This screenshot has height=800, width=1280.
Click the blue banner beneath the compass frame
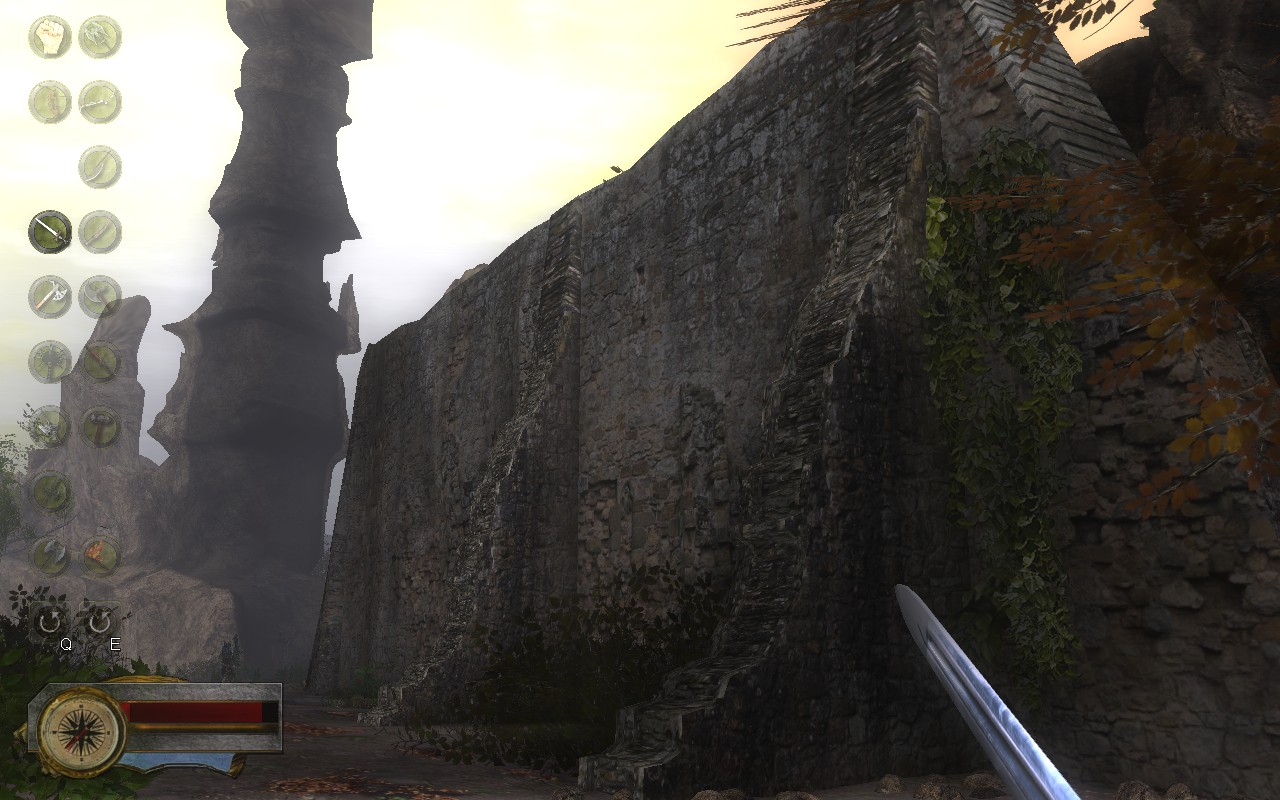177,762
